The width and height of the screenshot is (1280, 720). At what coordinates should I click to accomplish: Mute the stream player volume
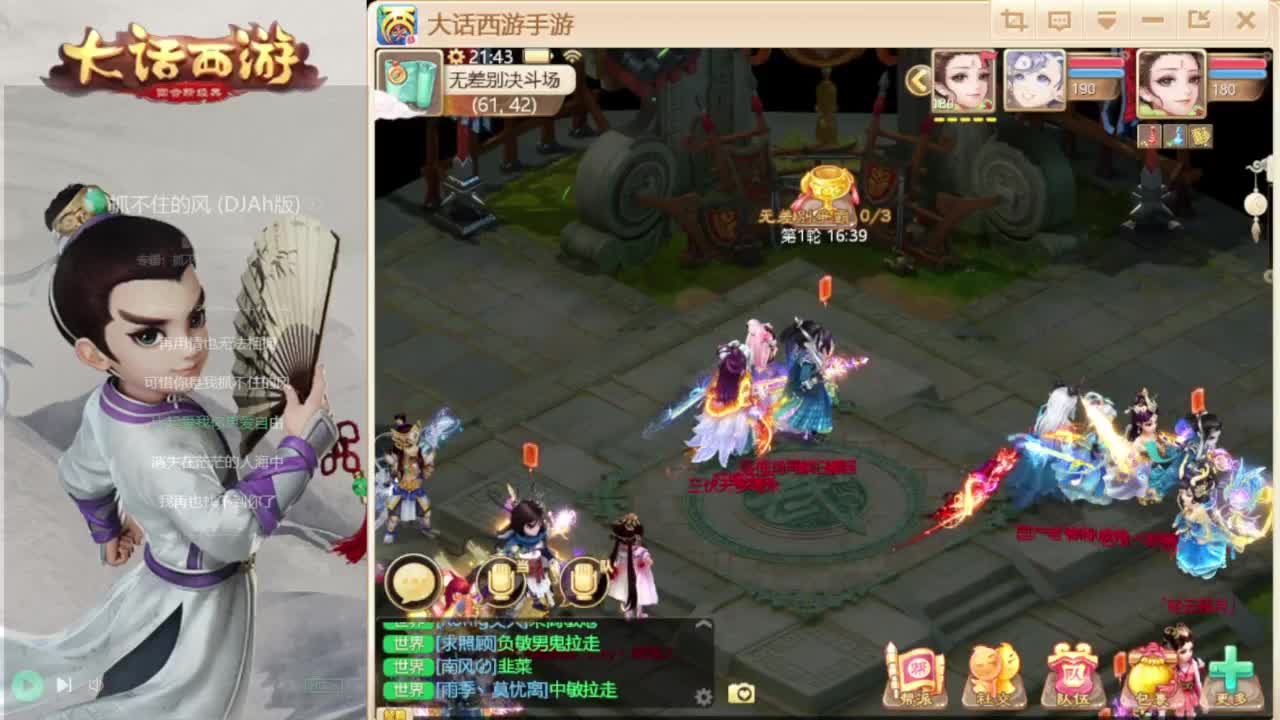coord(97,684)
